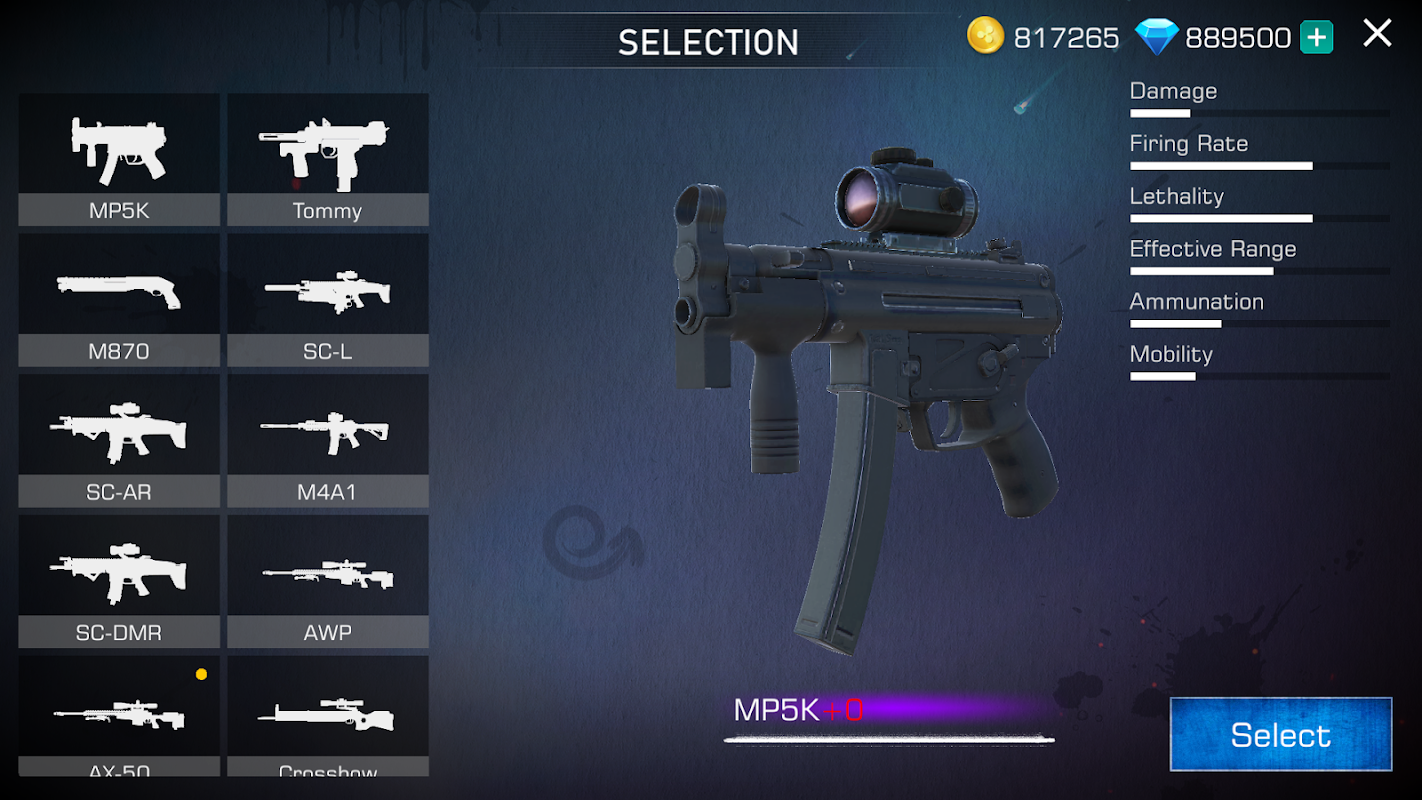Select the AX-50 sniper tile
This screenshot has height=800, width=1422.
pos(119,716)
